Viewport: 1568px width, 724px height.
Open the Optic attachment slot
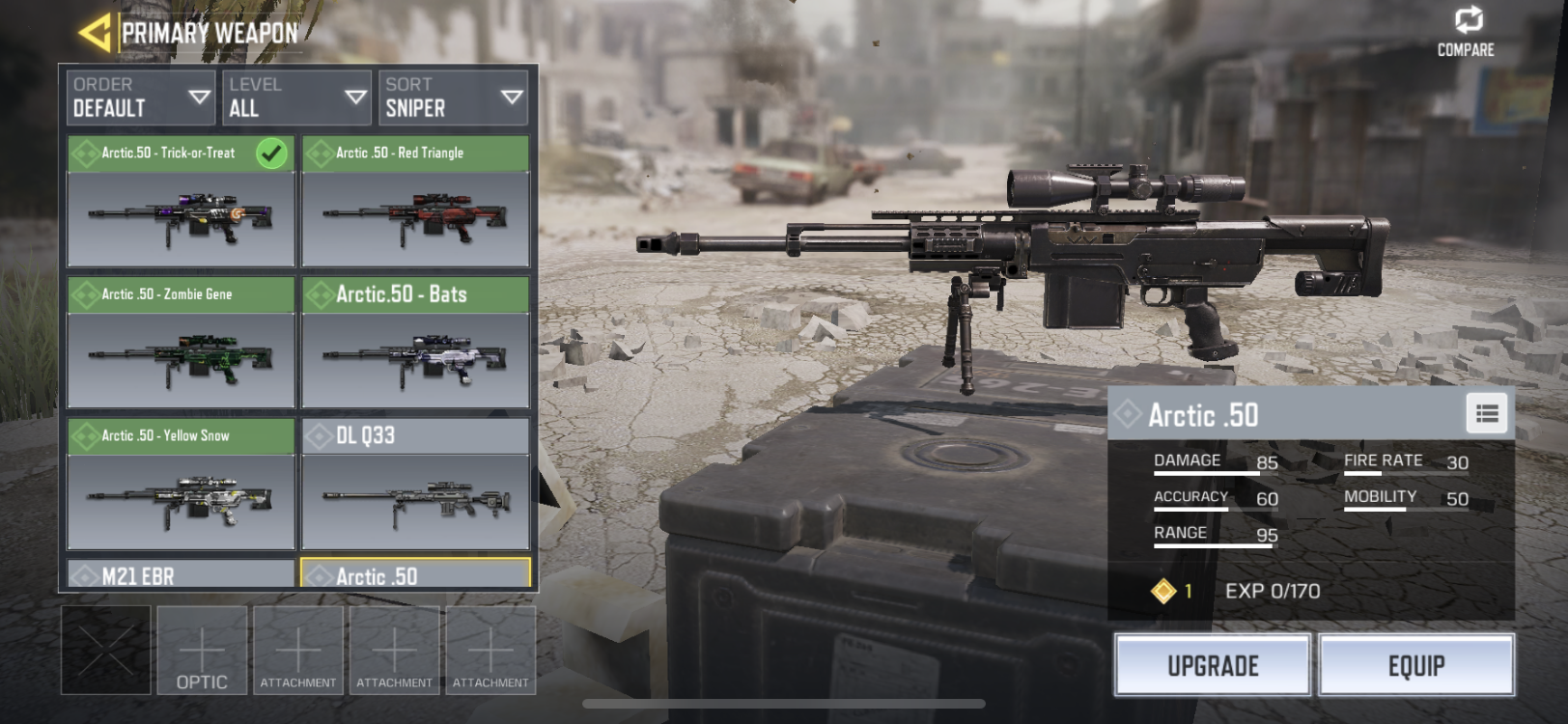pos(202,651)
